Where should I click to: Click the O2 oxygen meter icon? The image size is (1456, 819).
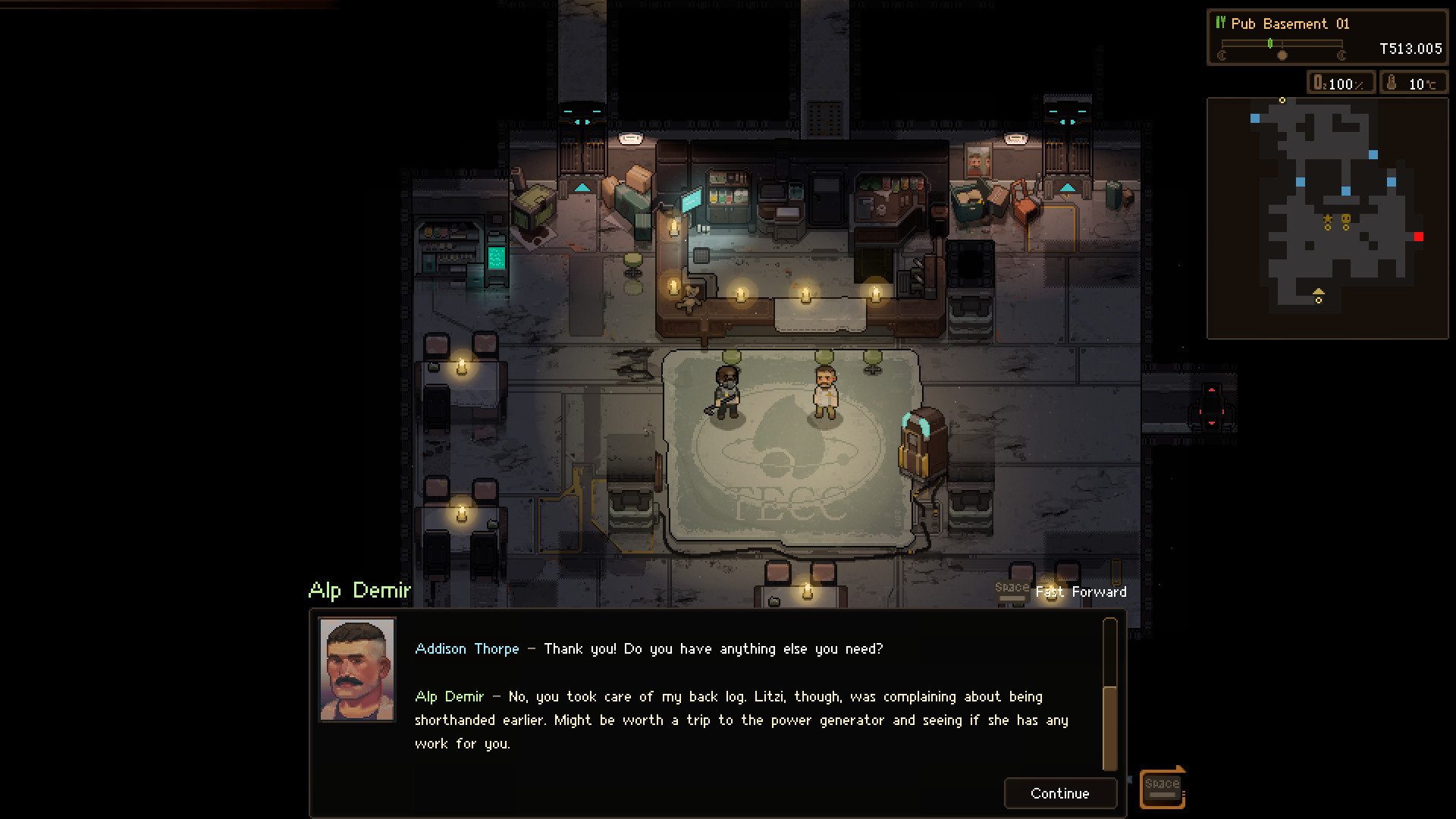1319,83
